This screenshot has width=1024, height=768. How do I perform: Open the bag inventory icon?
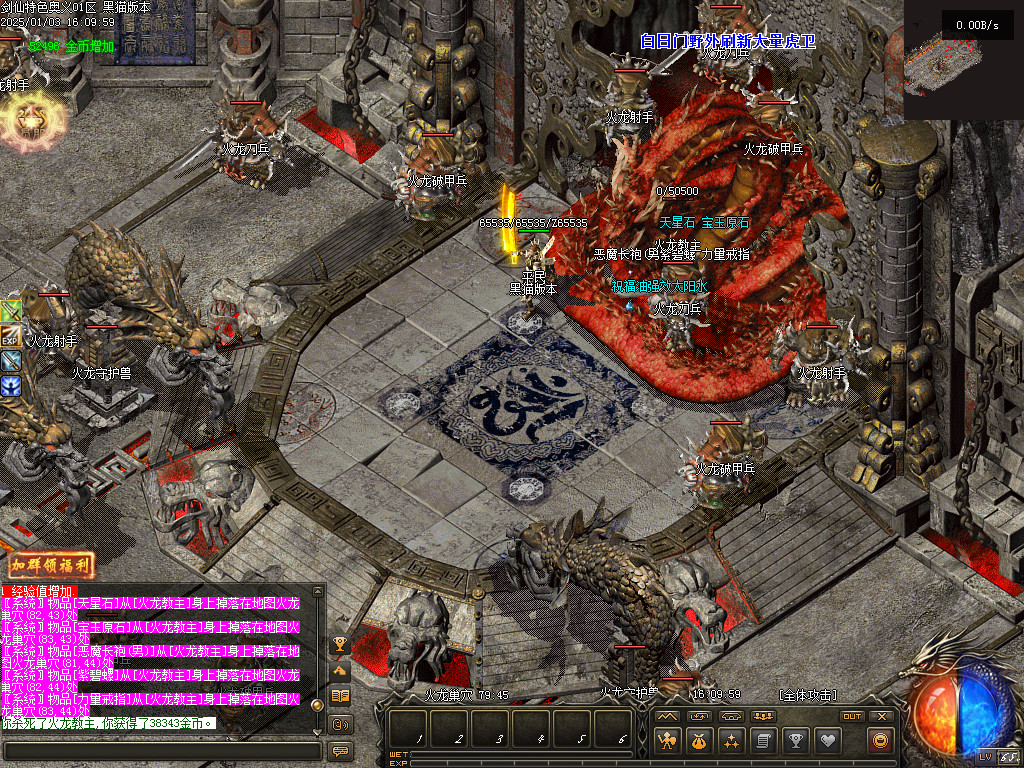point(698,741)
